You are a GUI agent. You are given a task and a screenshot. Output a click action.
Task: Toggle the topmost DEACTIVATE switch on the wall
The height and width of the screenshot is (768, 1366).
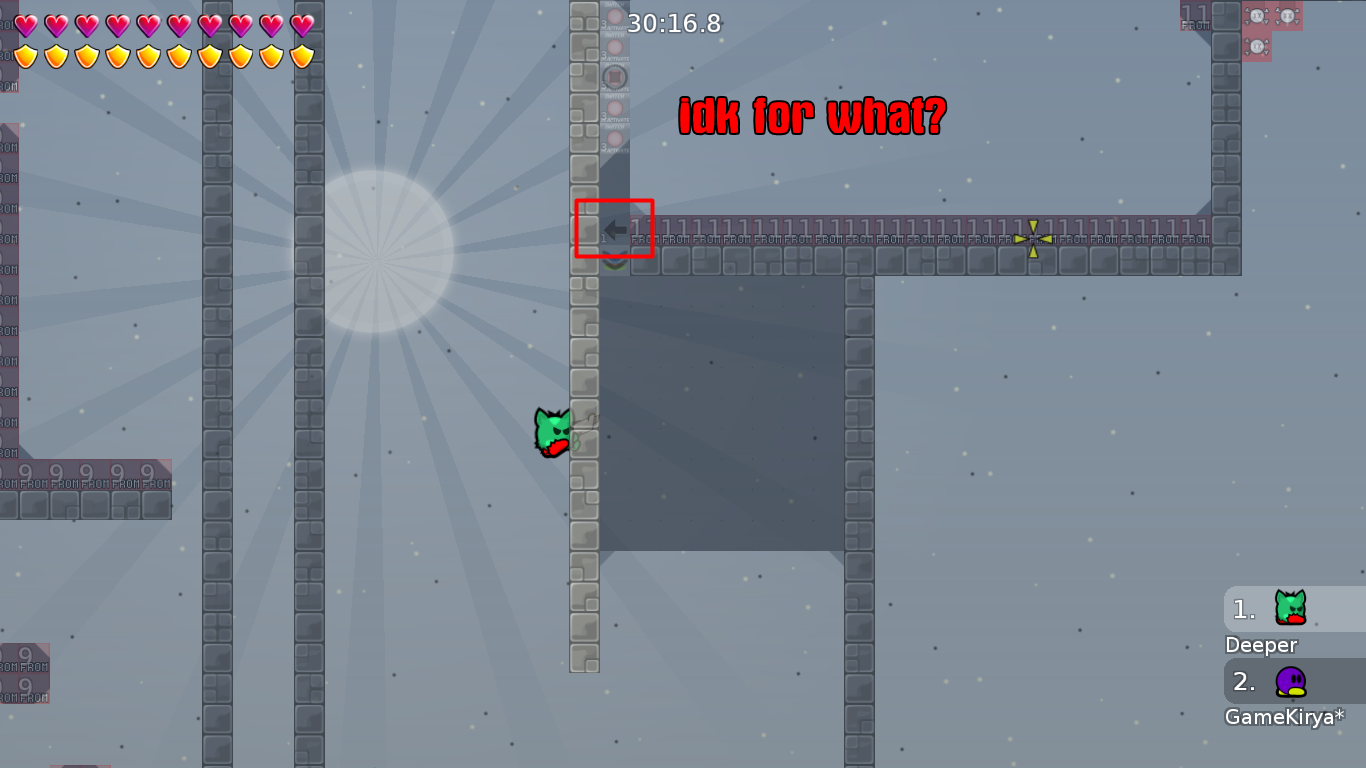pyautogui.click(x=614, y=14)
